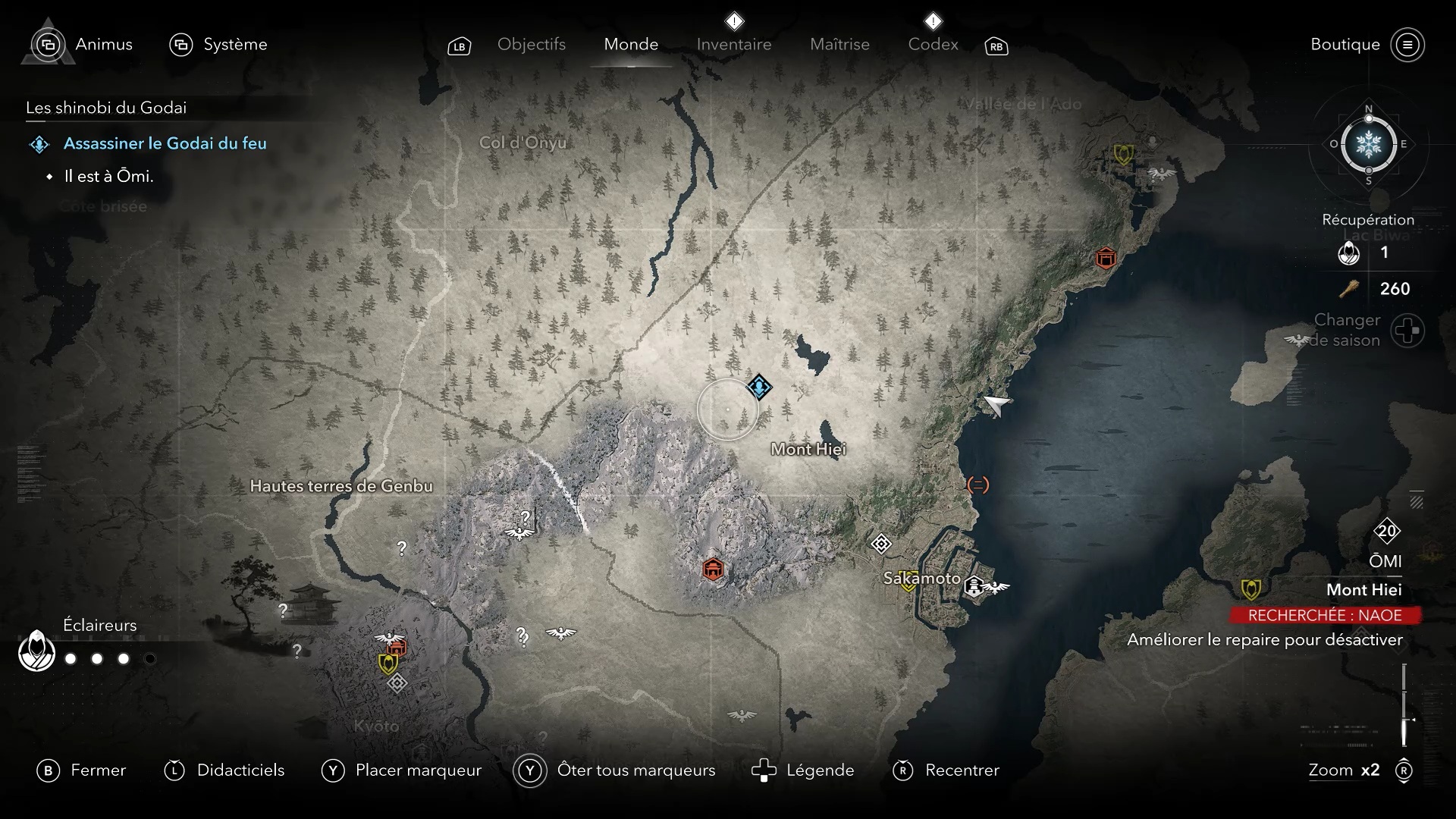This screenshot has width=1456, height=819.
Task: Click the blue quest marker near Mont Hiei
Action: tap(759, 387)
